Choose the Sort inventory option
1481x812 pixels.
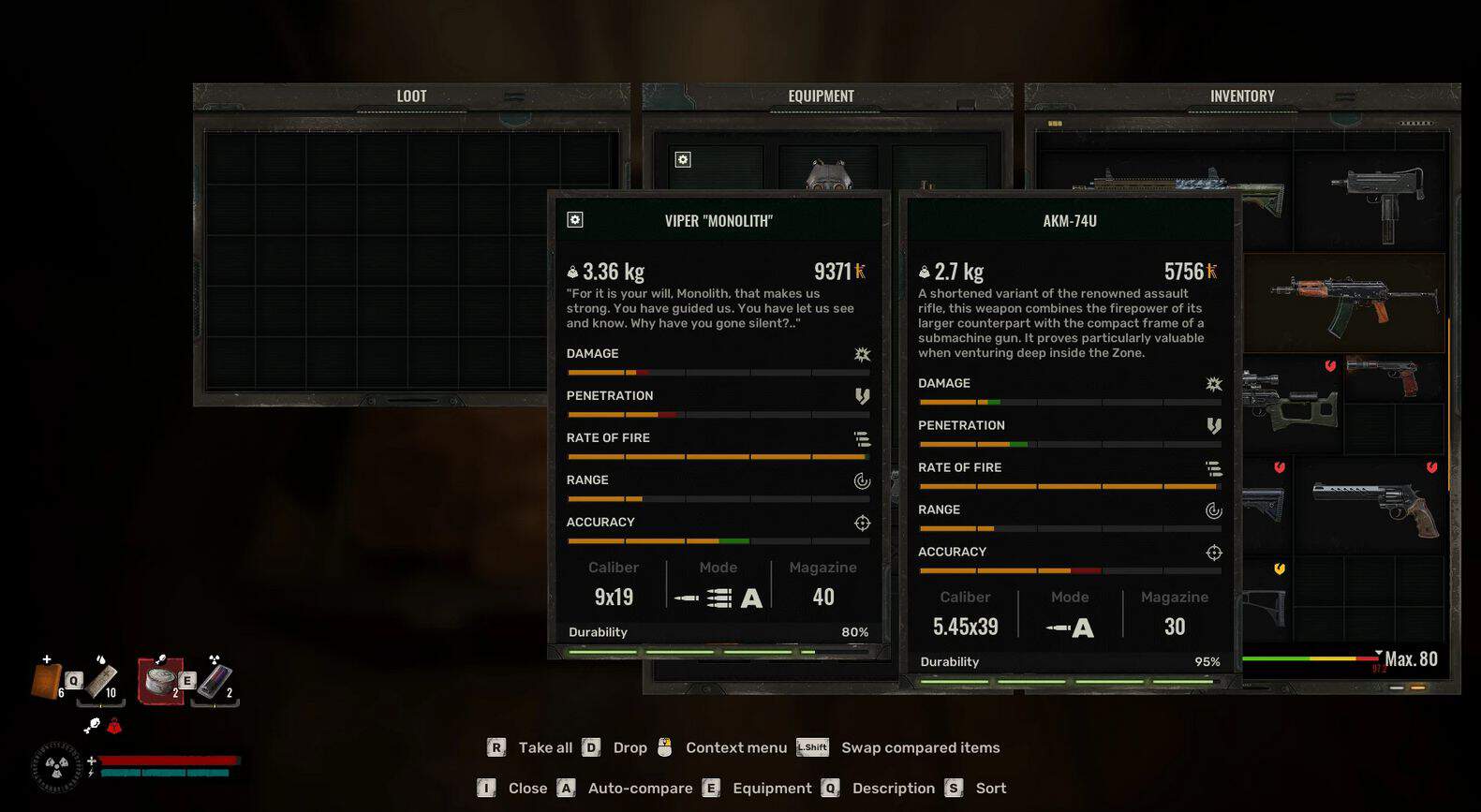click(x=990, y=789)
